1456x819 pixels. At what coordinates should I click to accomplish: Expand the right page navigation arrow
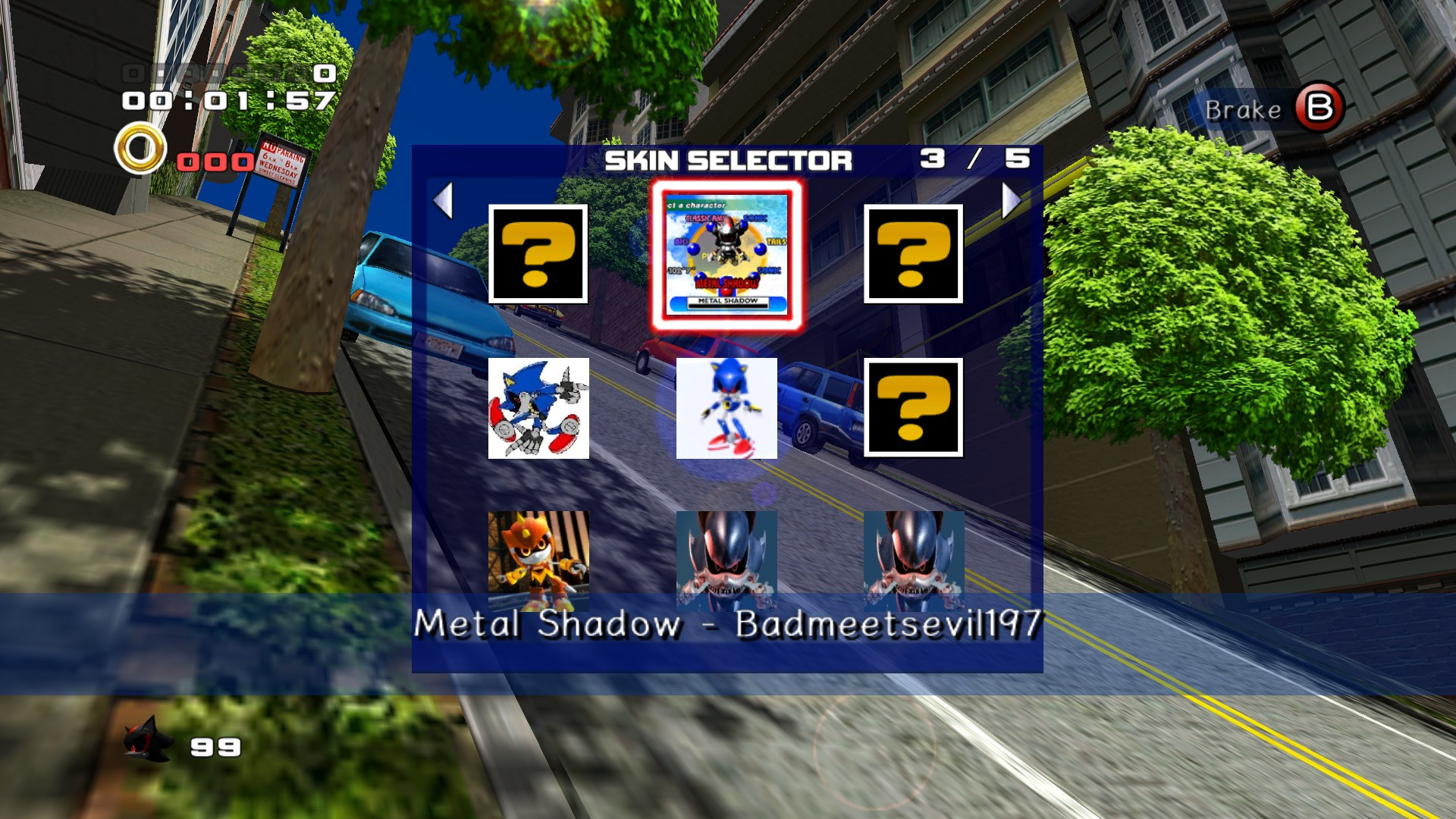(1009, 199)
